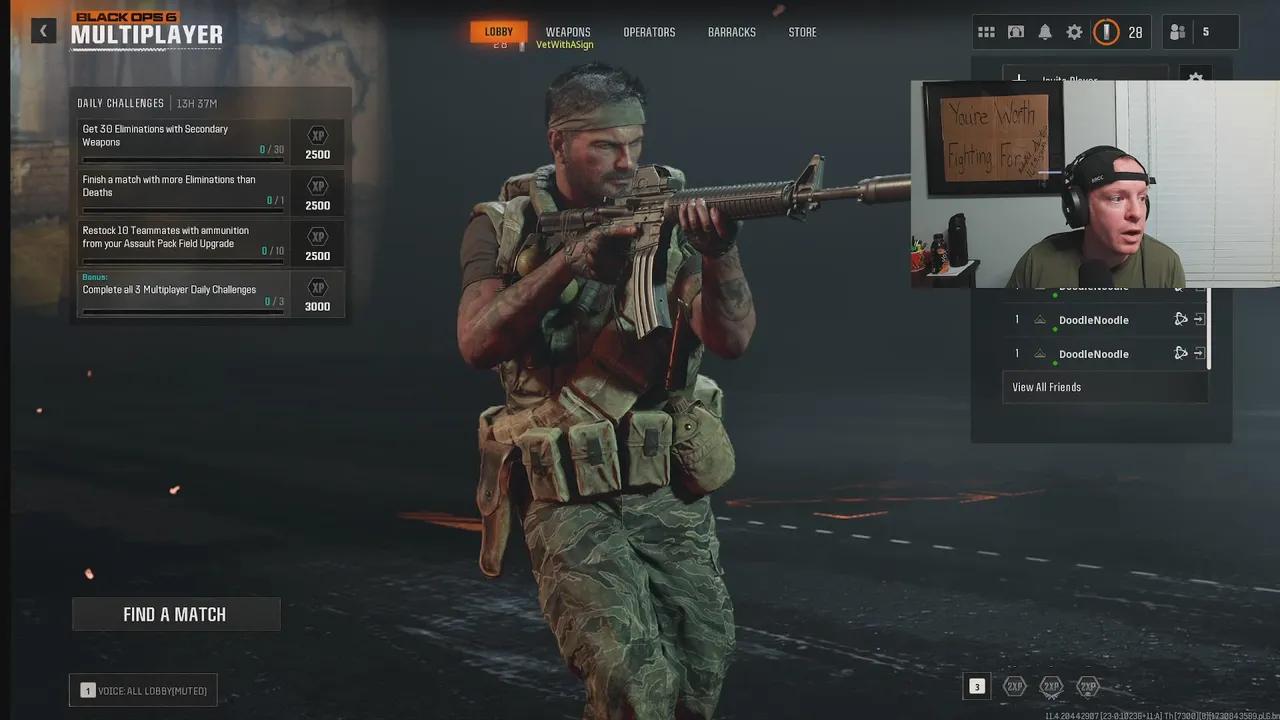Select the first 2XP token icon bottom right

pyautogui.click(x=1013, y=687)
